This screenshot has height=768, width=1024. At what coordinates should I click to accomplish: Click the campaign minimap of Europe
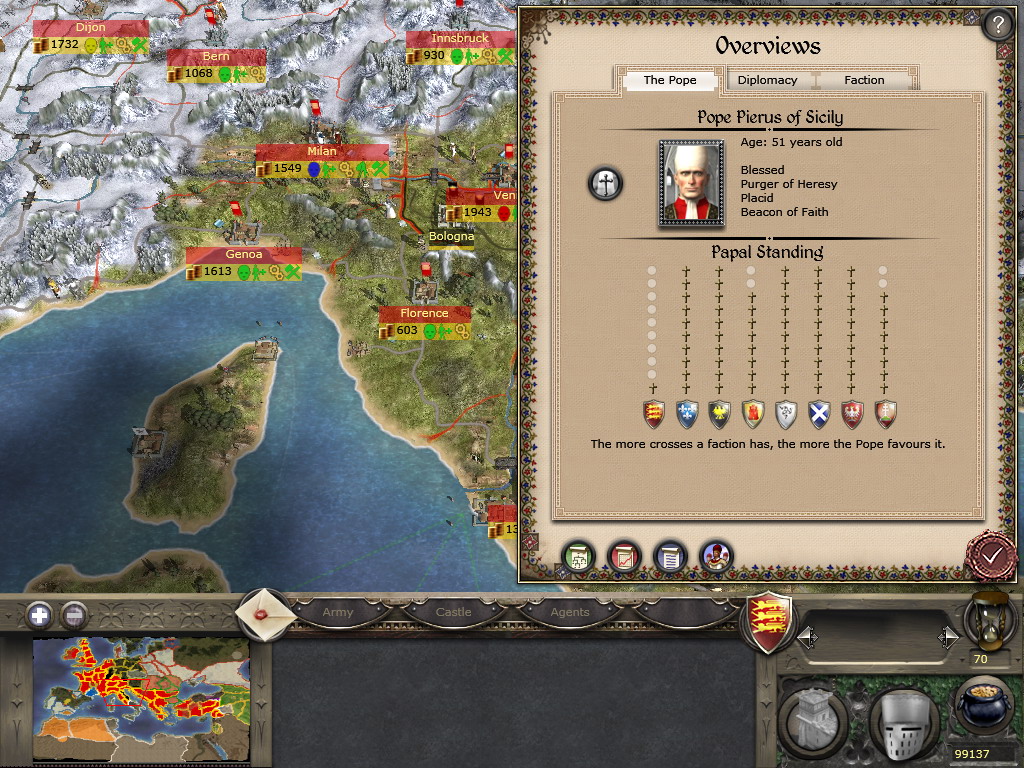click(141, 700)
